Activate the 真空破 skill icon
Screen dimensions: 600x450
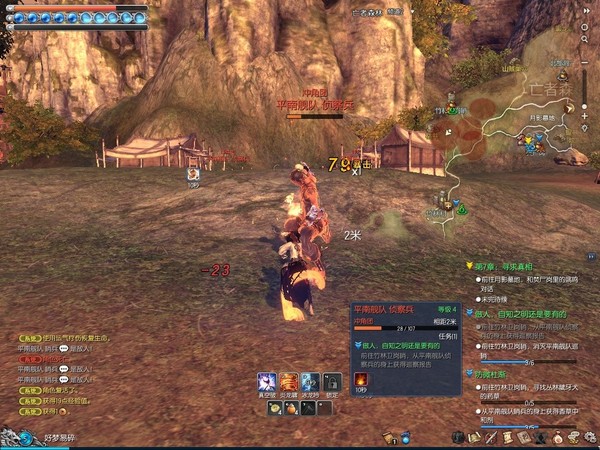tap(267, 382)
